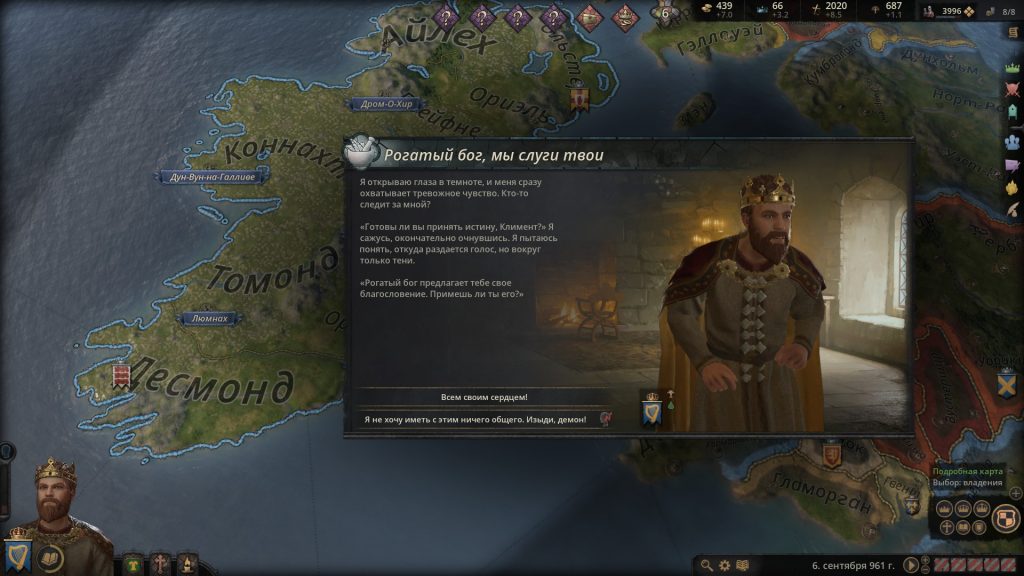Open the candle icon in bottom bar
Screen dimensions: 1024x576
click(188, 564)
